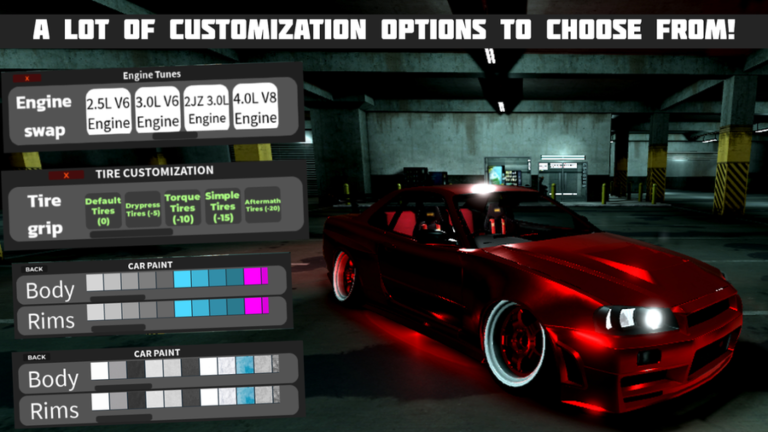Swap to the 4.0L V8 Engine

256,111
